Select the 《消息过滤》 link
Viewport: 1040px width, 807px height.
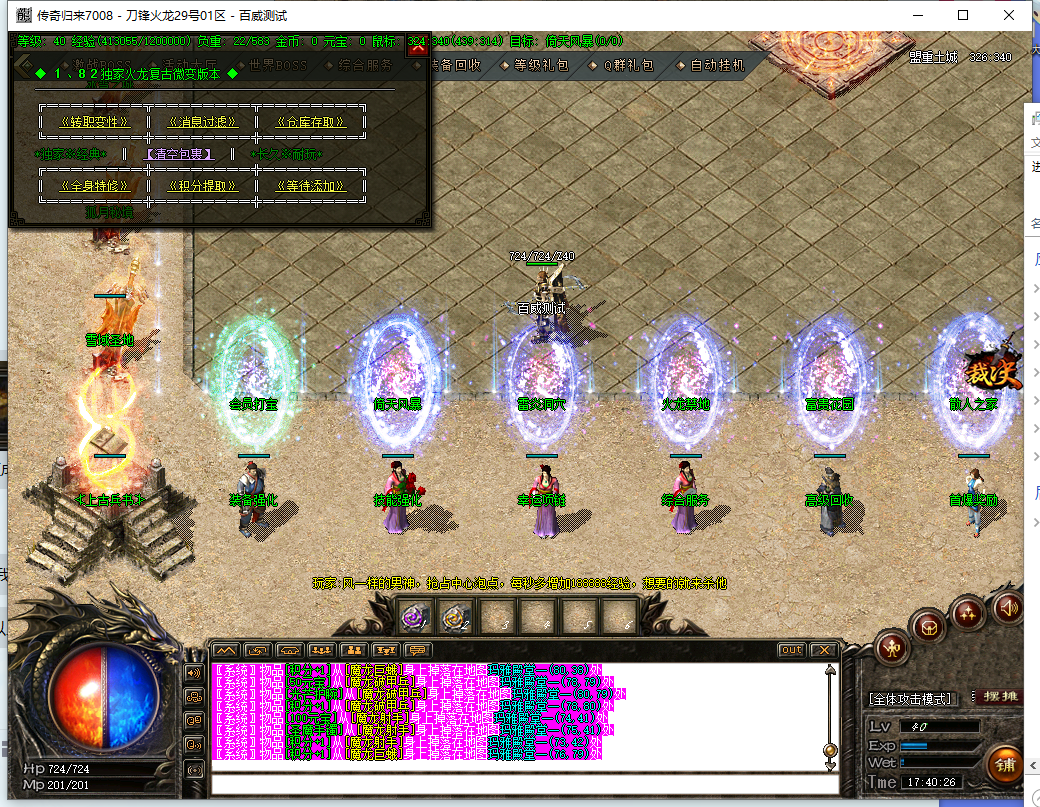(x=204, y=122)
